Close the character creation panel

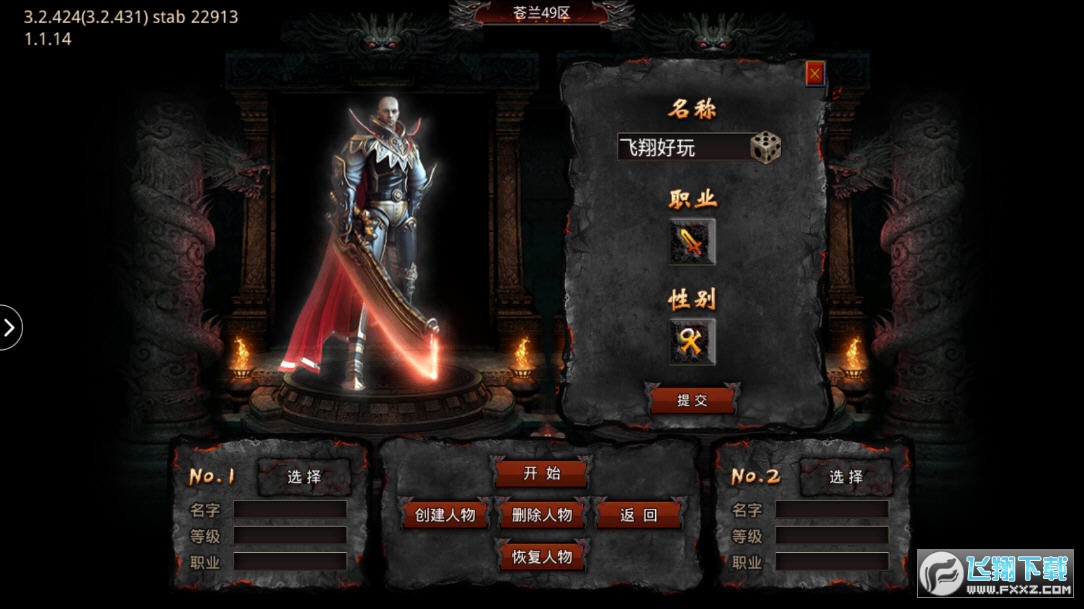coord(815,73)
